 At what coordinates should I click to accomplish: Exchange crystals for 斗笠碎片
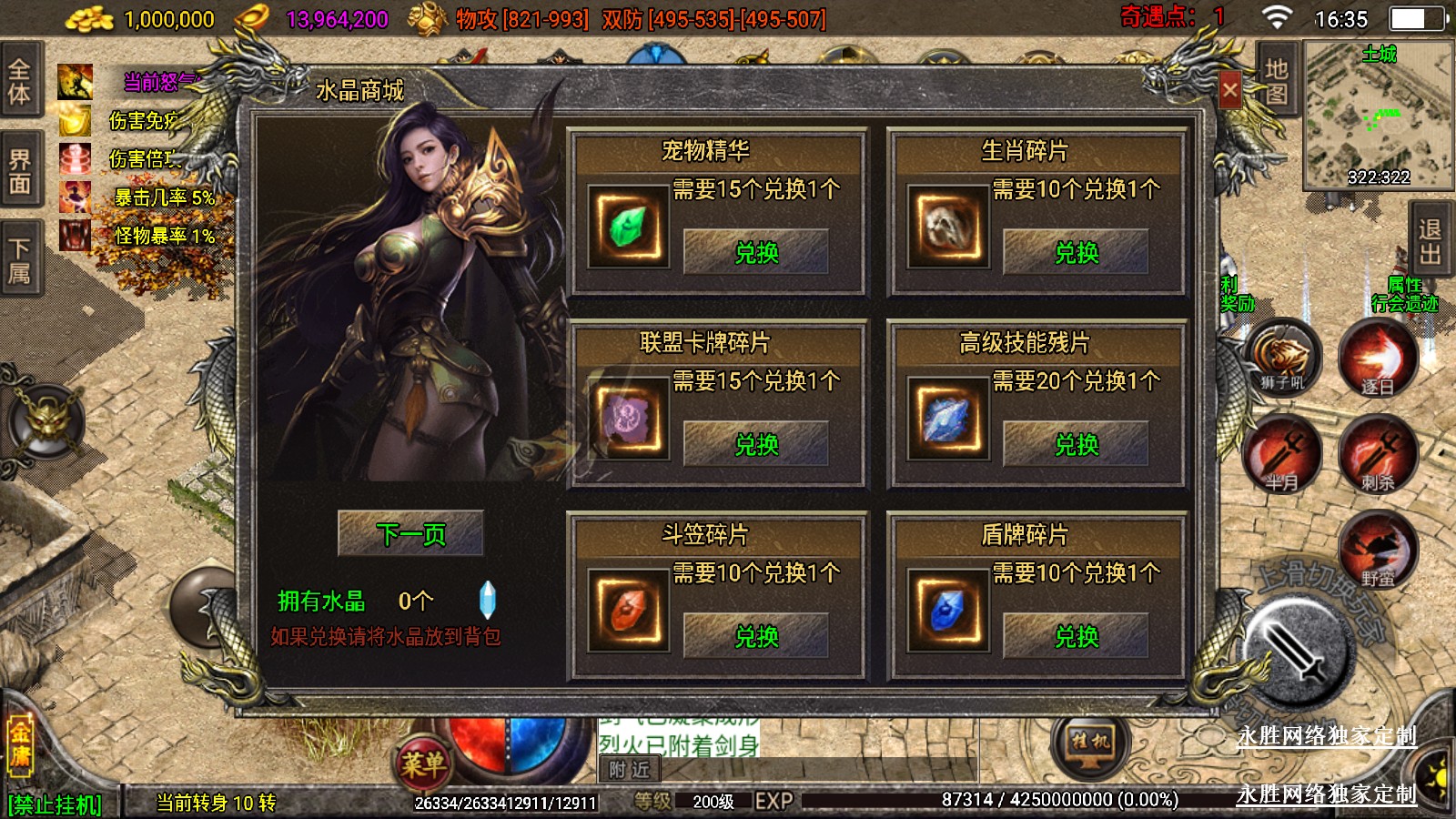click(x=755, y=636)
